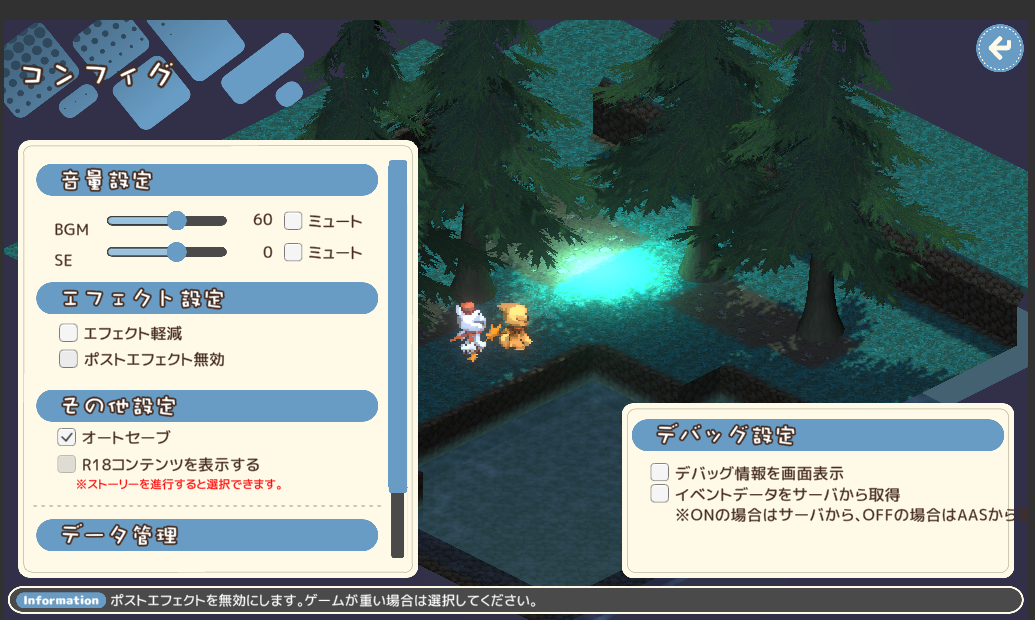Tick the R18コンテンツを表示する checkbox
Image resolution: width=1035 pixels, height=620 pixels.
tap(67, 464)
